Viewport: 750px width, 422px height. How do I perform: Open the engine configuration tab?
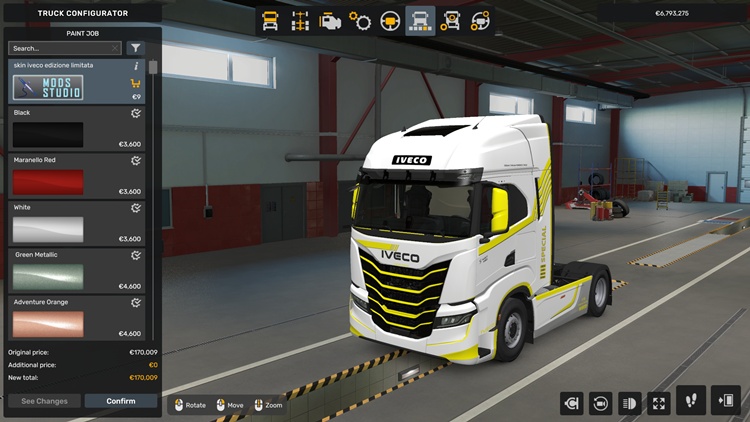pos(330,21)
